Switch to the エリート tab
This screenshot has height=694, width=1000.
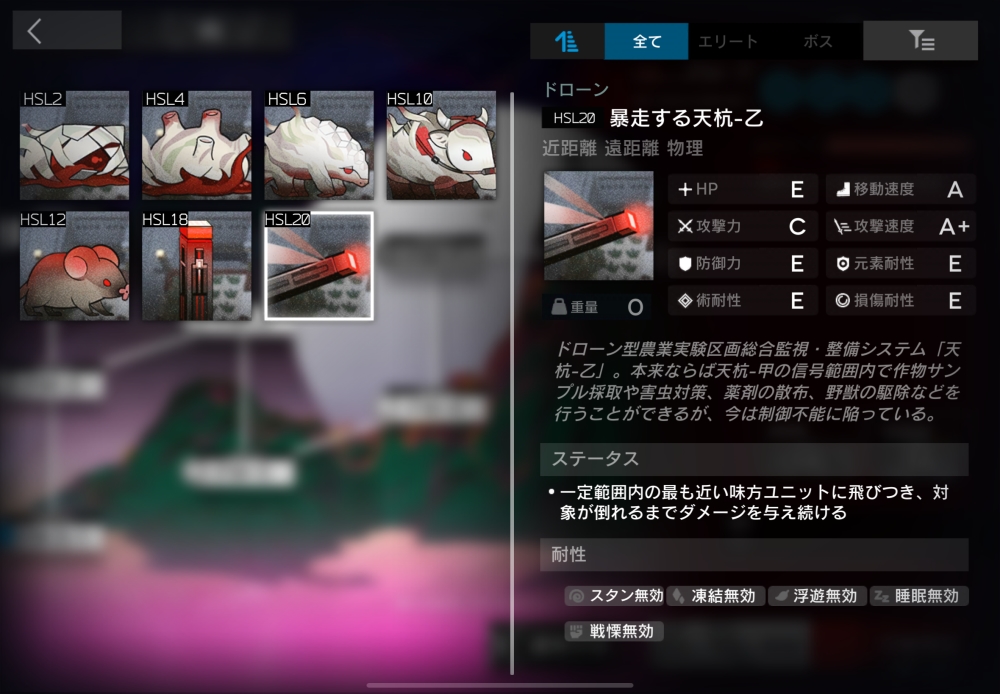[x=727, y=42]
